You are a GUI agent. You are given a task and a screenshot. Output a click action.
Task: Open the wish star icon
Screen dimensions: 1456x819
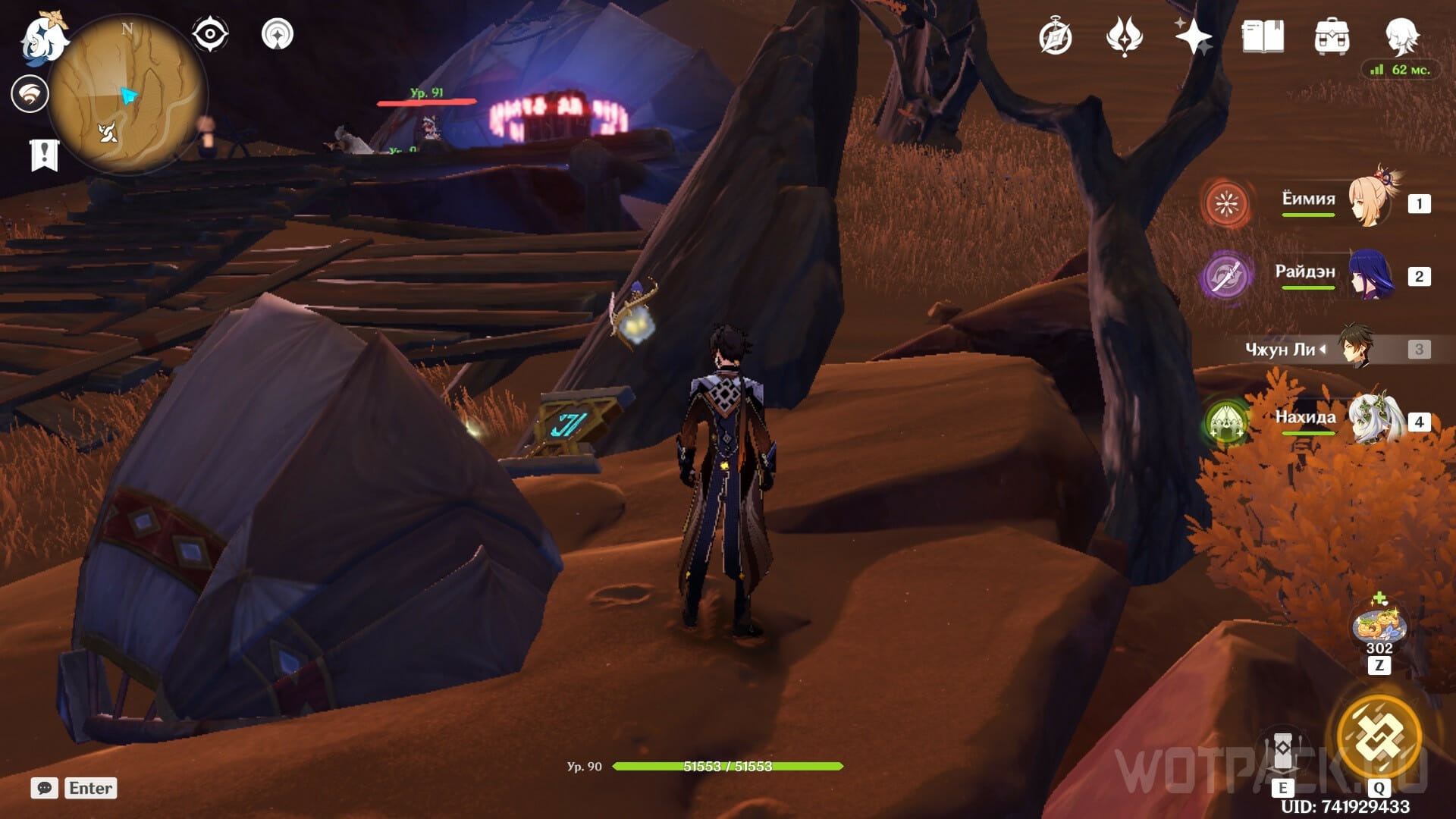click(x=1192, y=36)
